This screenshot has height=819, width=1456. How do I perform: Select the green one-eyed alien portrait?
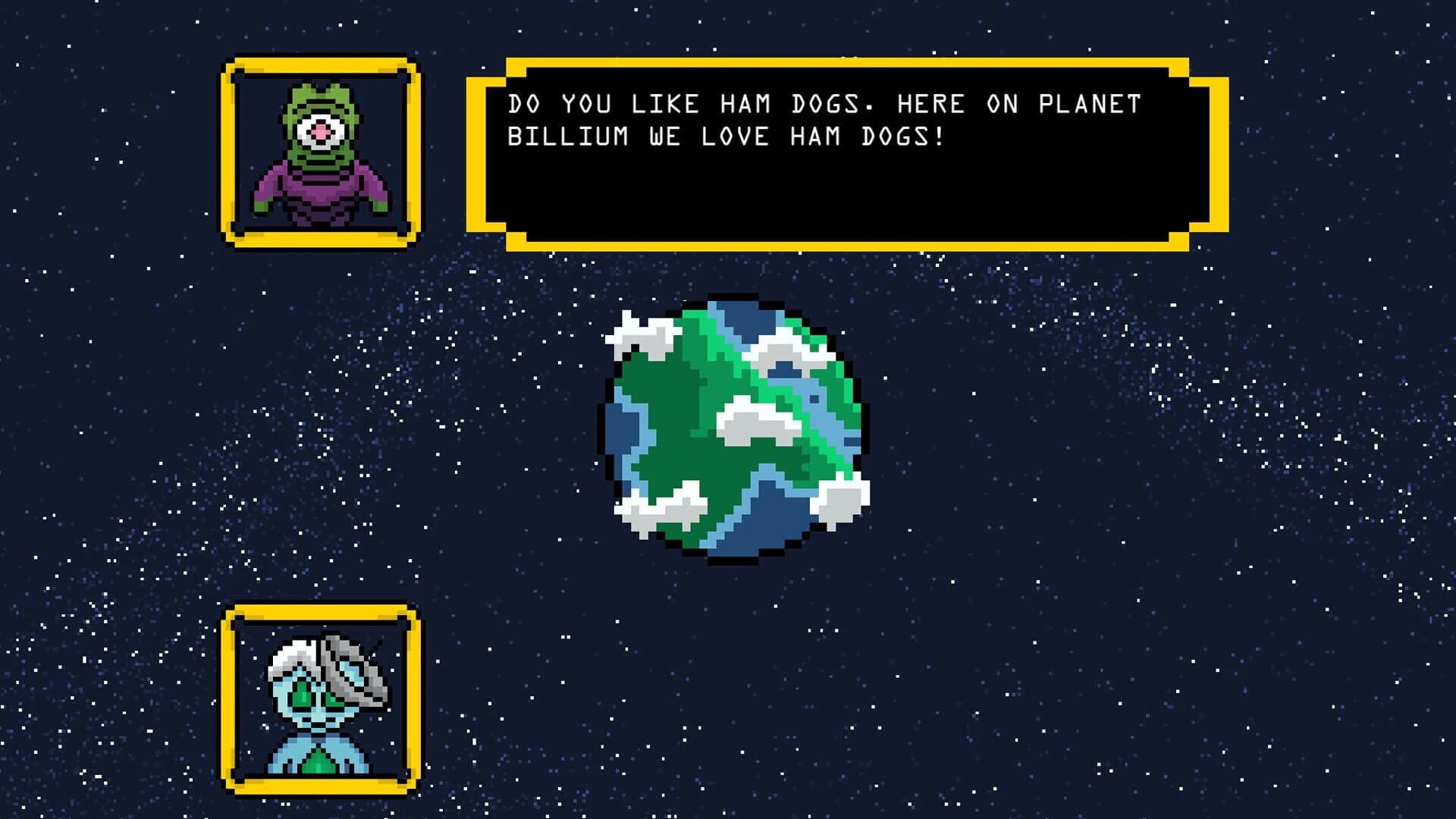(x=318, y=152)
